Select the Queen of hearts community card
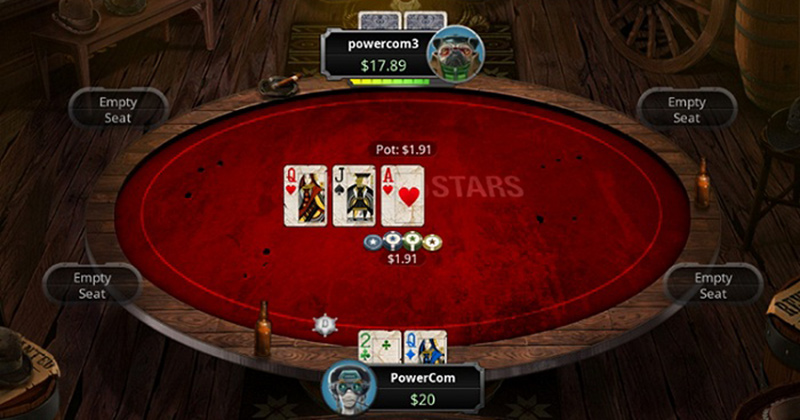Screen dimensions: 800x420 306,195
